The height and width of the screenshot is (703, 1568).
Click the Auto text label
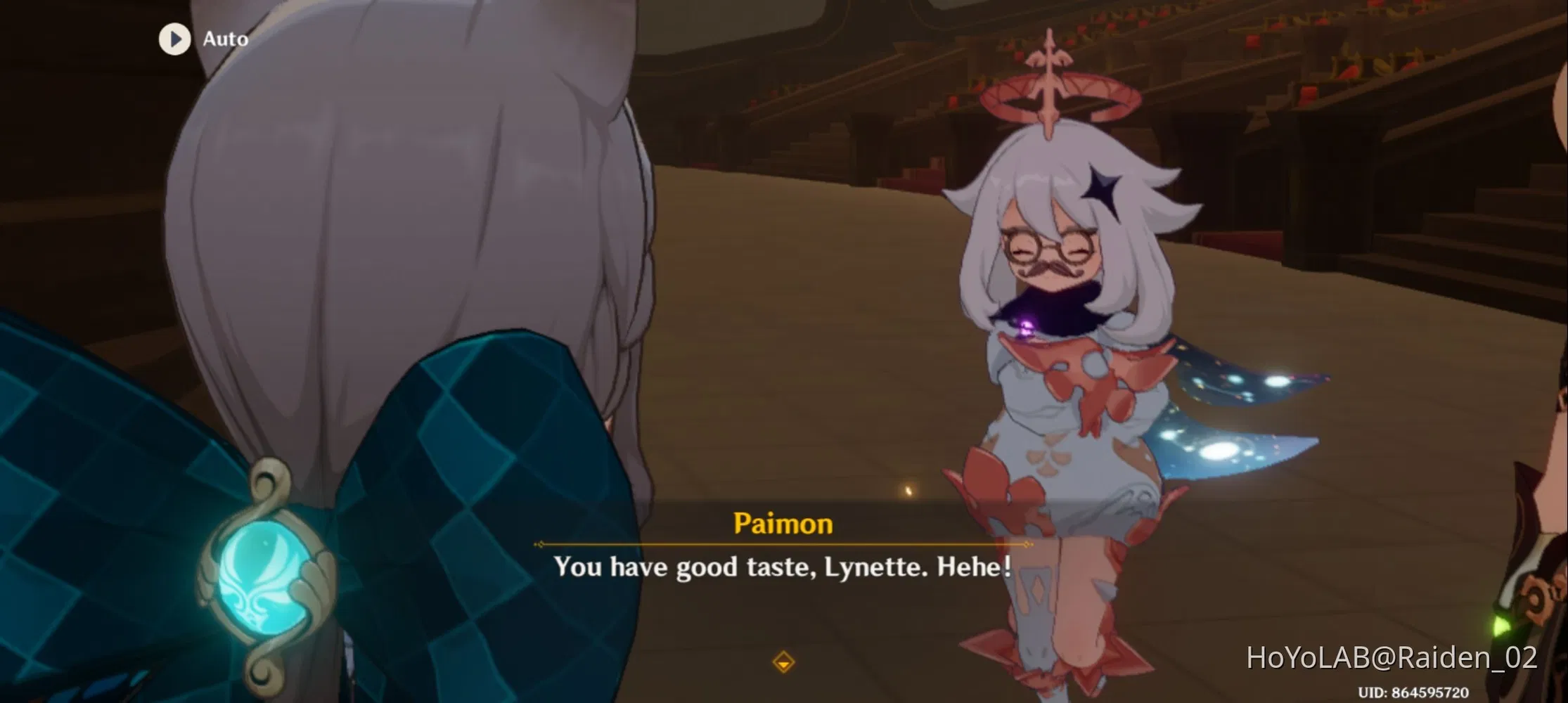pos(225,39)
